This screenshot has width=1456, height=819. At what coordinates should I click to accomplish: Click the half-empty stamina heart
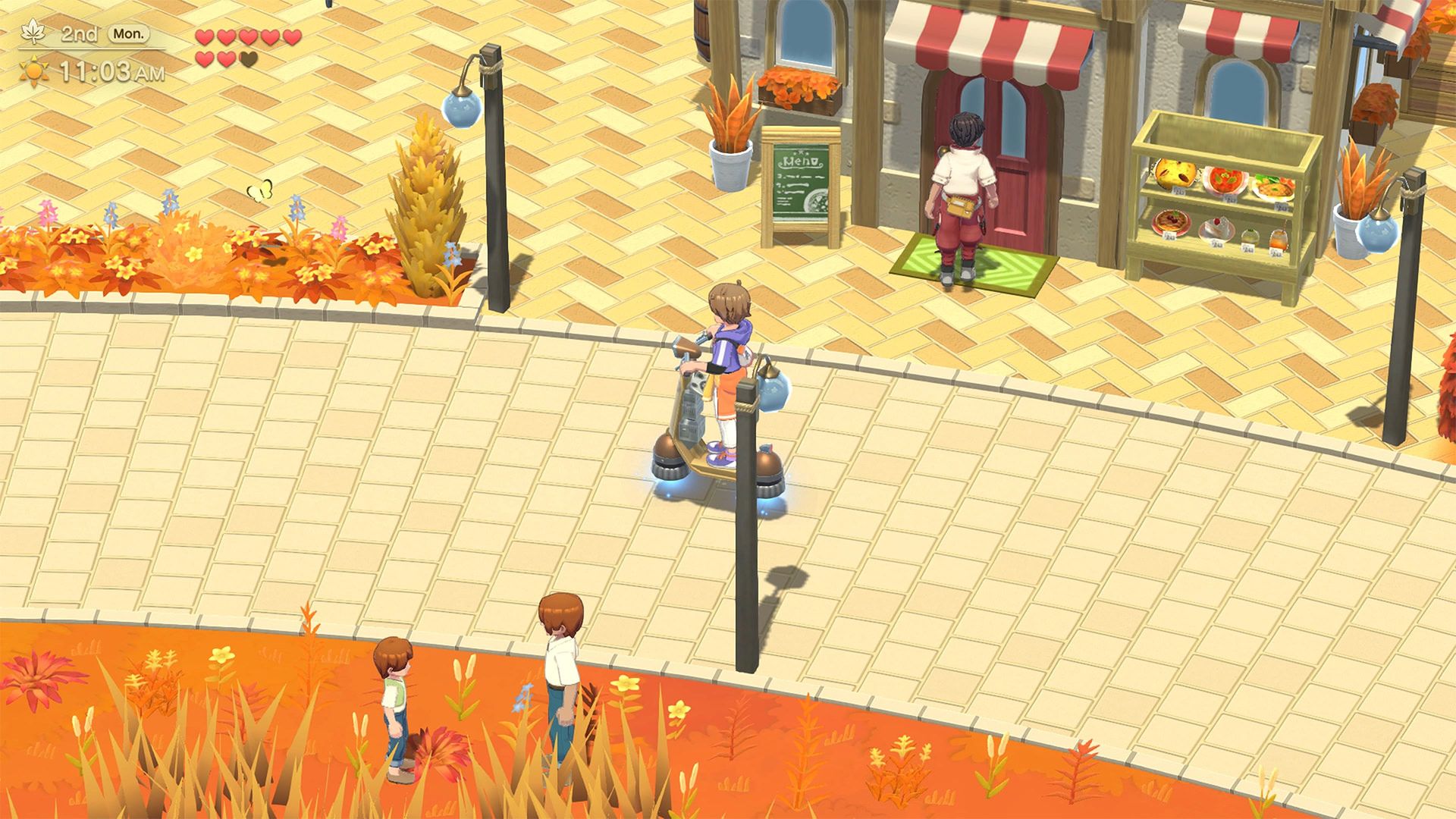[247, 59]
